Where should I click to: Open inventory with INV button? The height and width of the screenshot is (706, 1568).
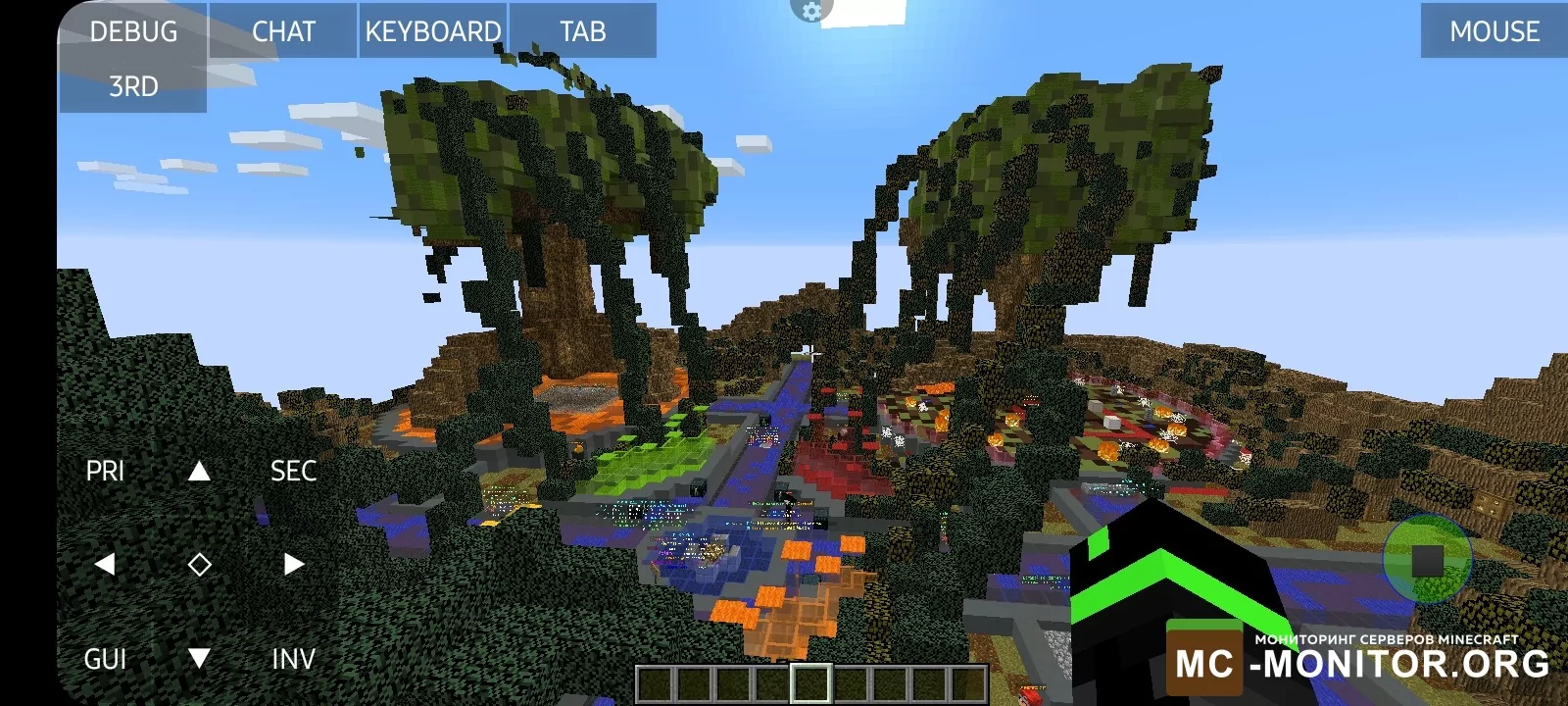(293, 658)
